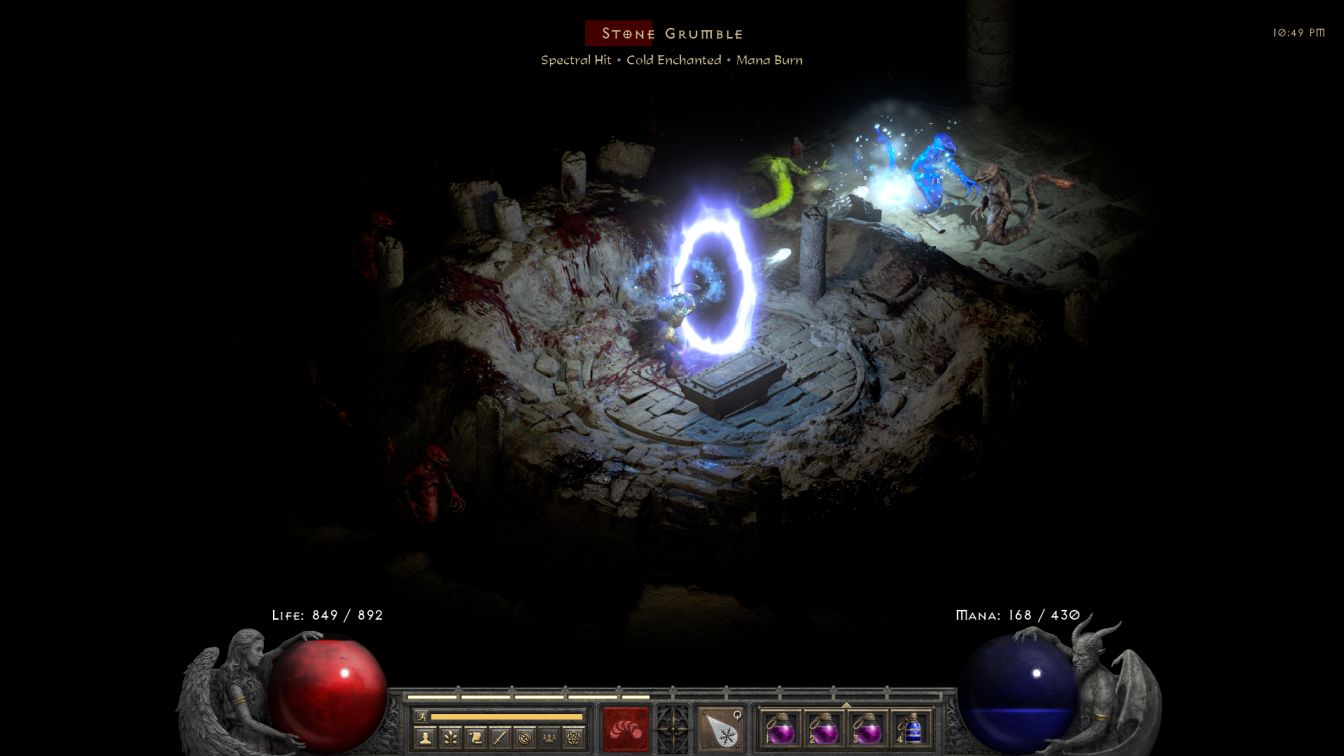Use the purple potion in belt slot 2

click(823, 728)
